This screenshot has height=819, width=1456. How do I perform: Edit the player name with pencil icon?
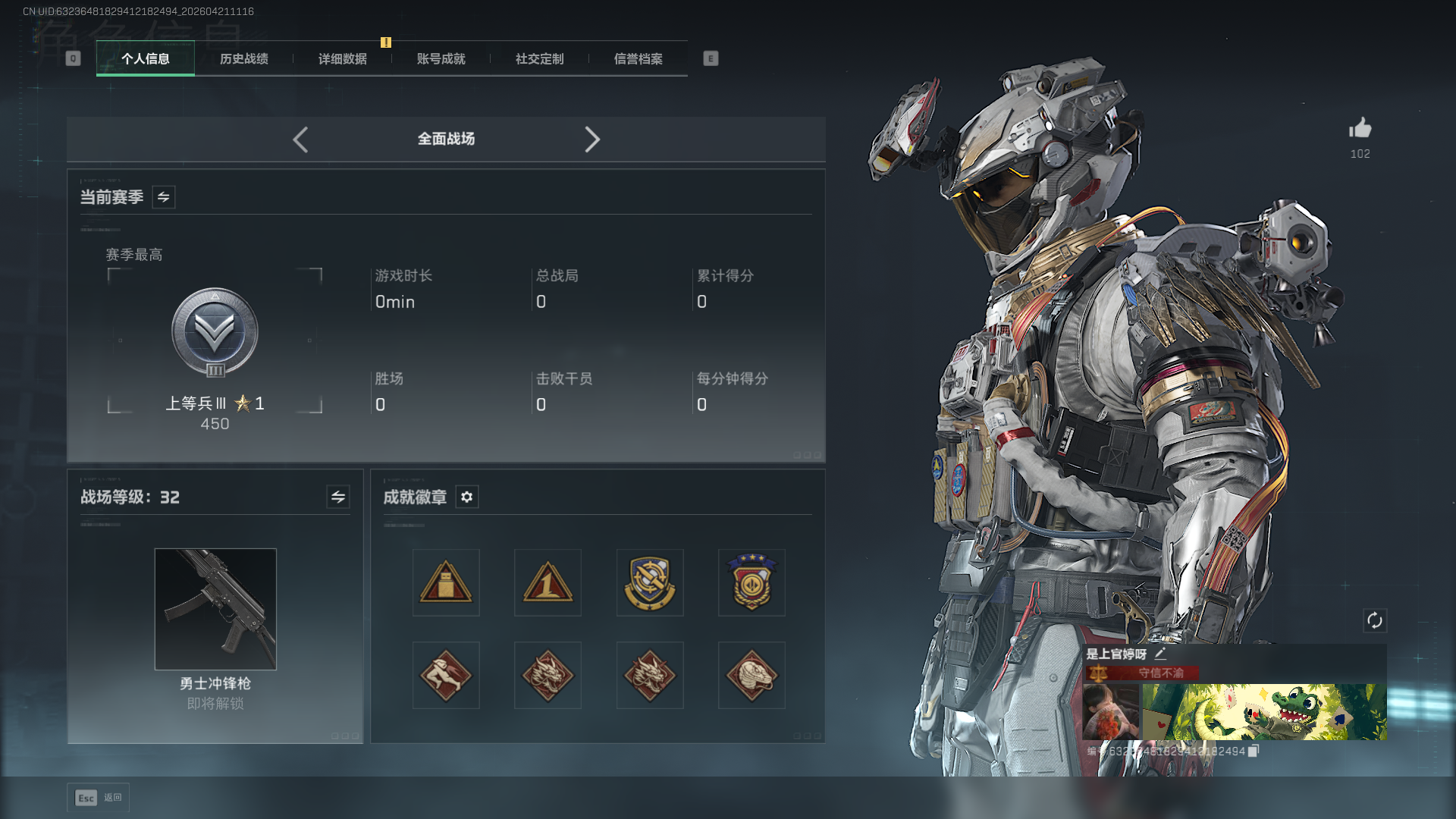click(x=1160, y=654)
